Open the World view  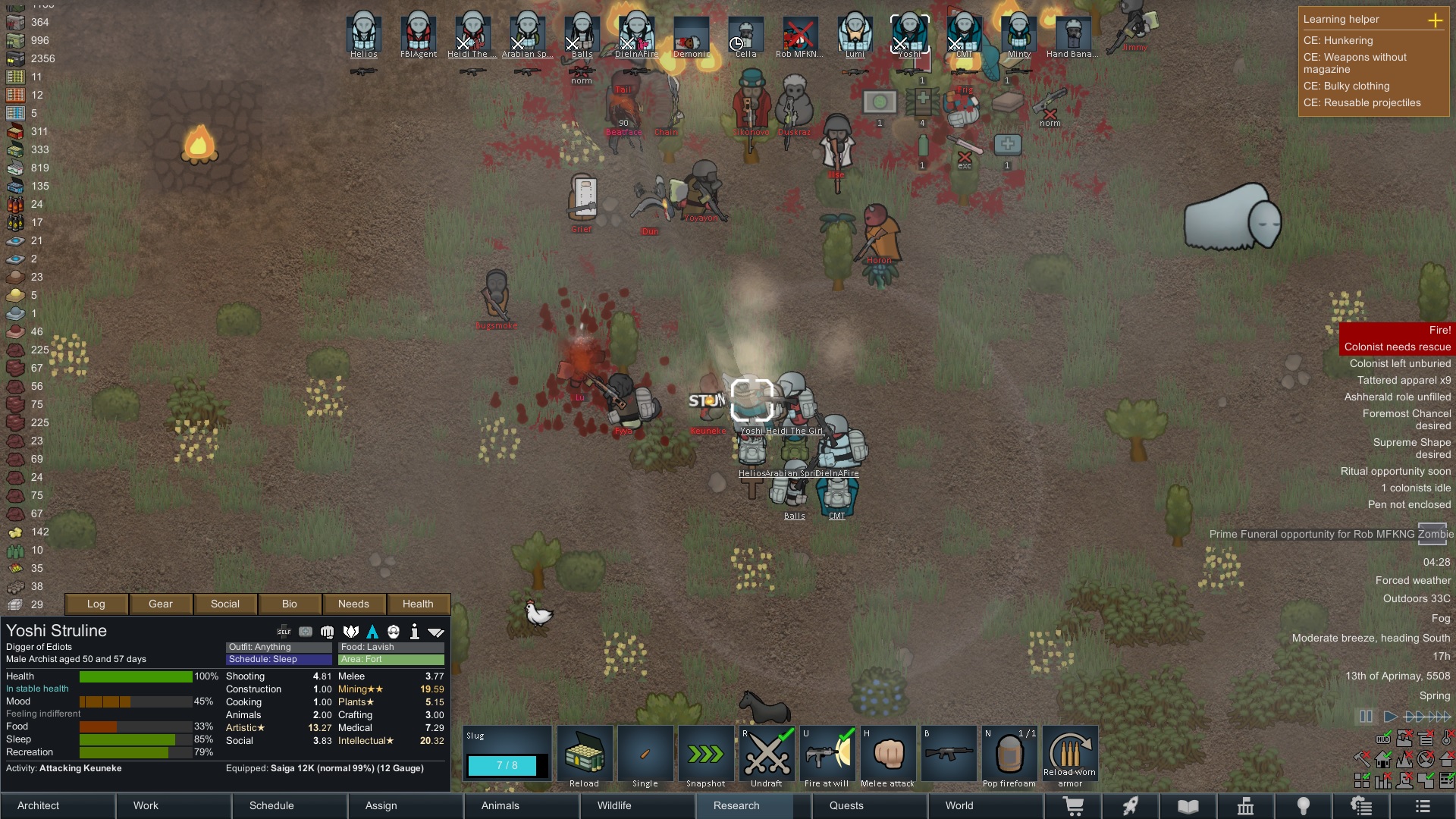[x=959, y=805]
